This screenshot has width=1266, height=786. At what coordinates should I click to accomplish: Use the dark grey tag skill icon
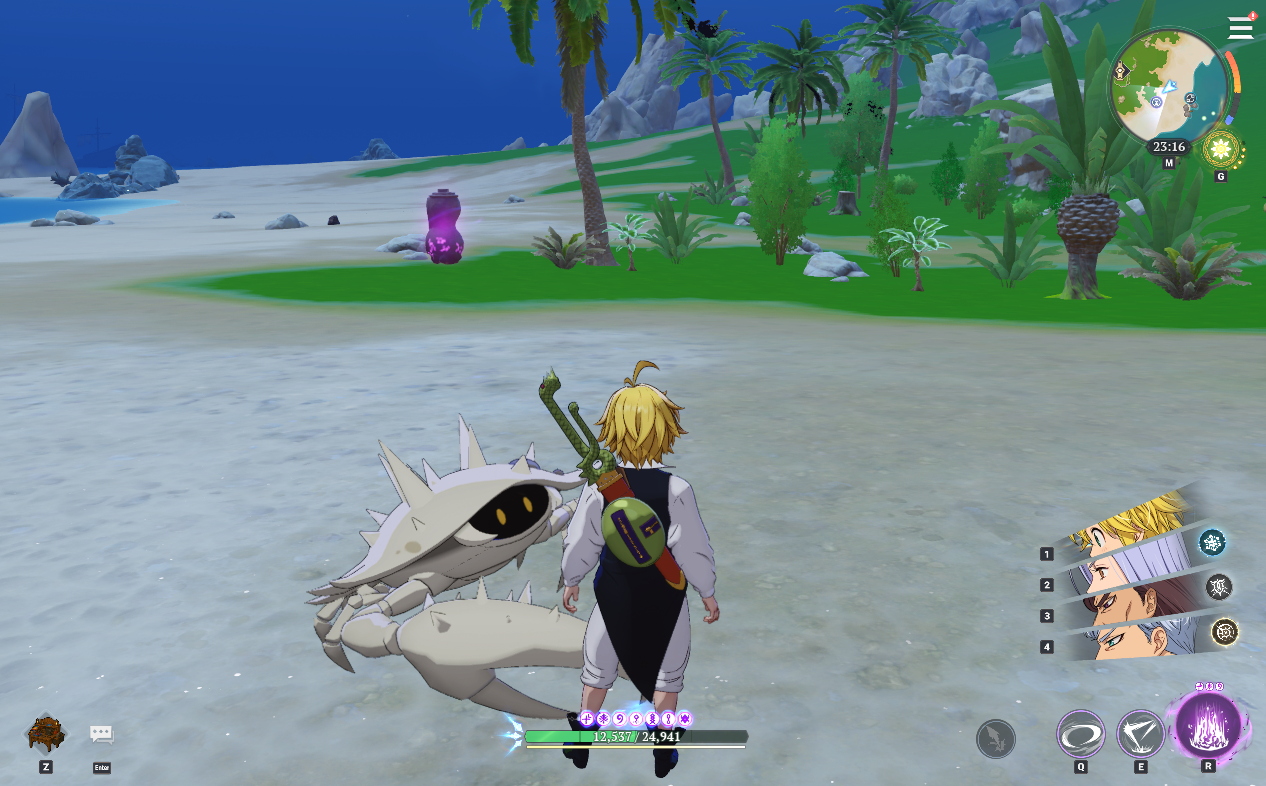pyautogui.click(x=1220, y=587)
